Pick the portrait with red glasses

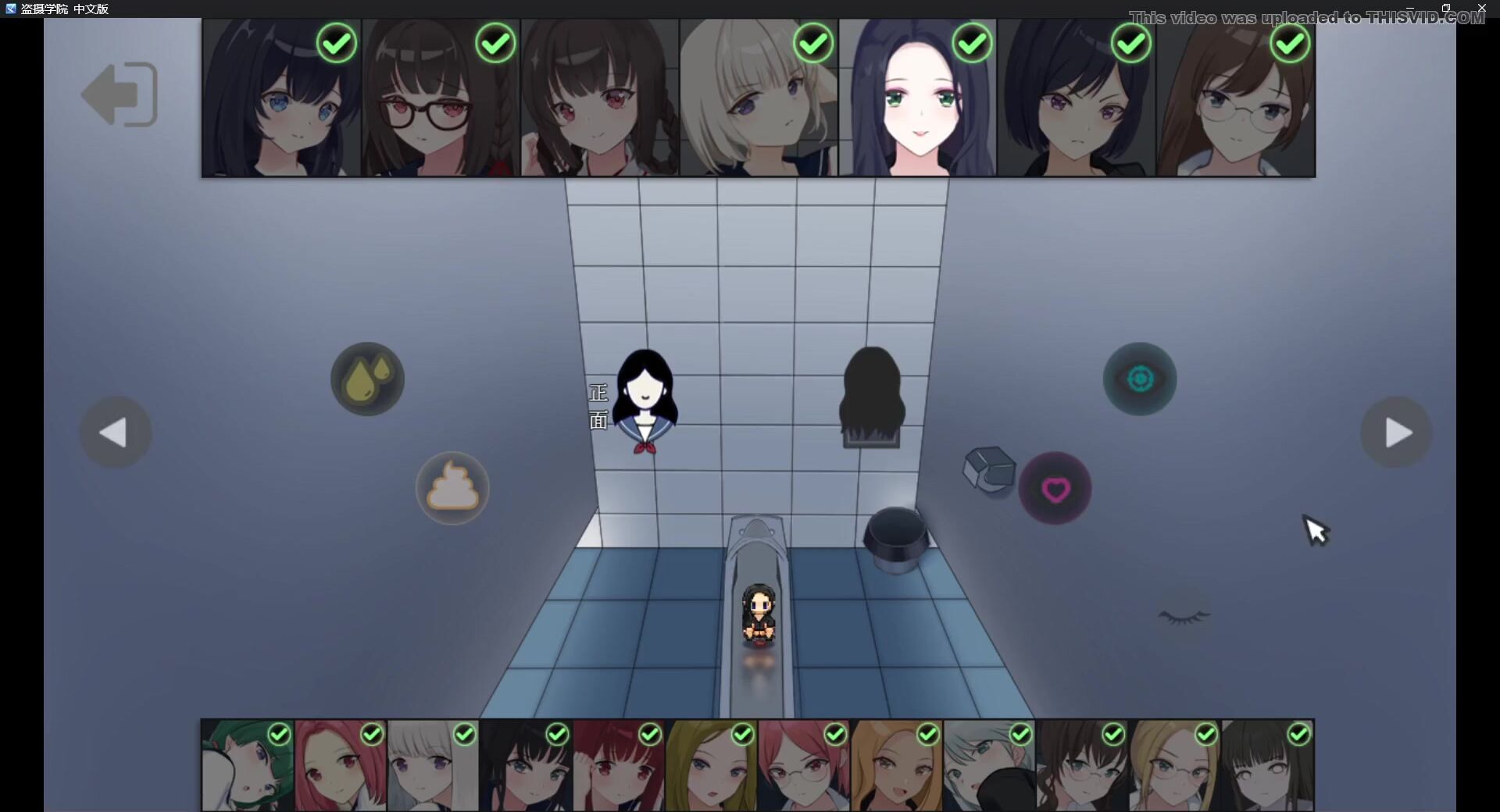pos(441,98)
